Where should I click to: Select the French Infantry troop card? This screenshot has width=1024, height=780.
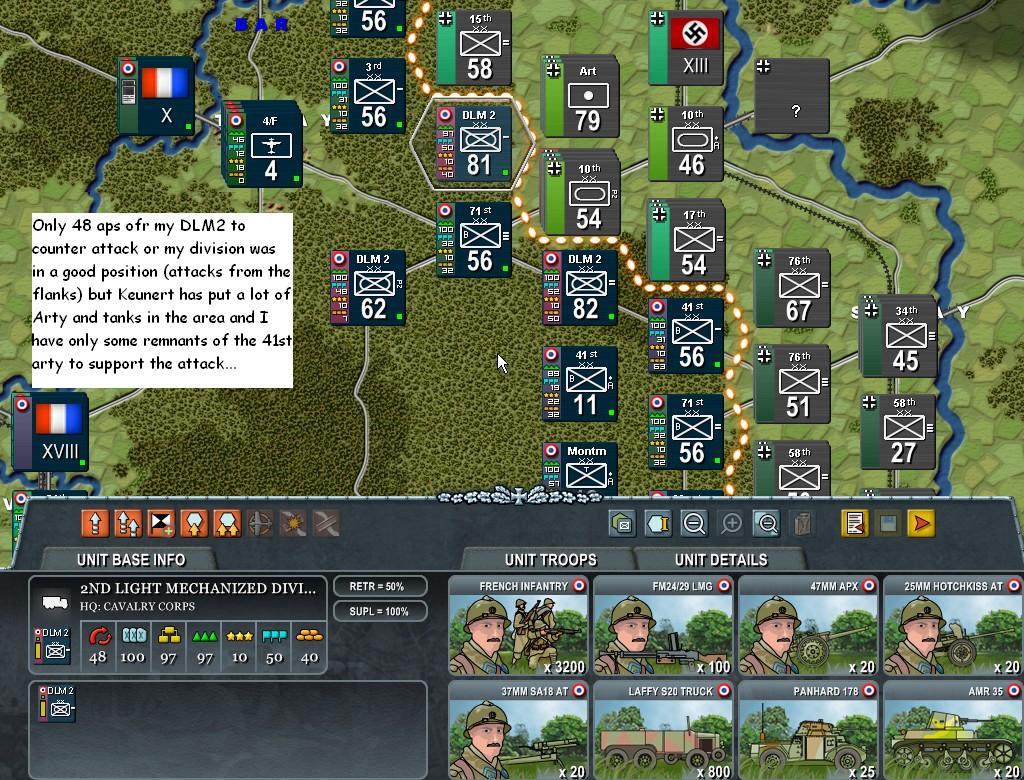point(519,626)
